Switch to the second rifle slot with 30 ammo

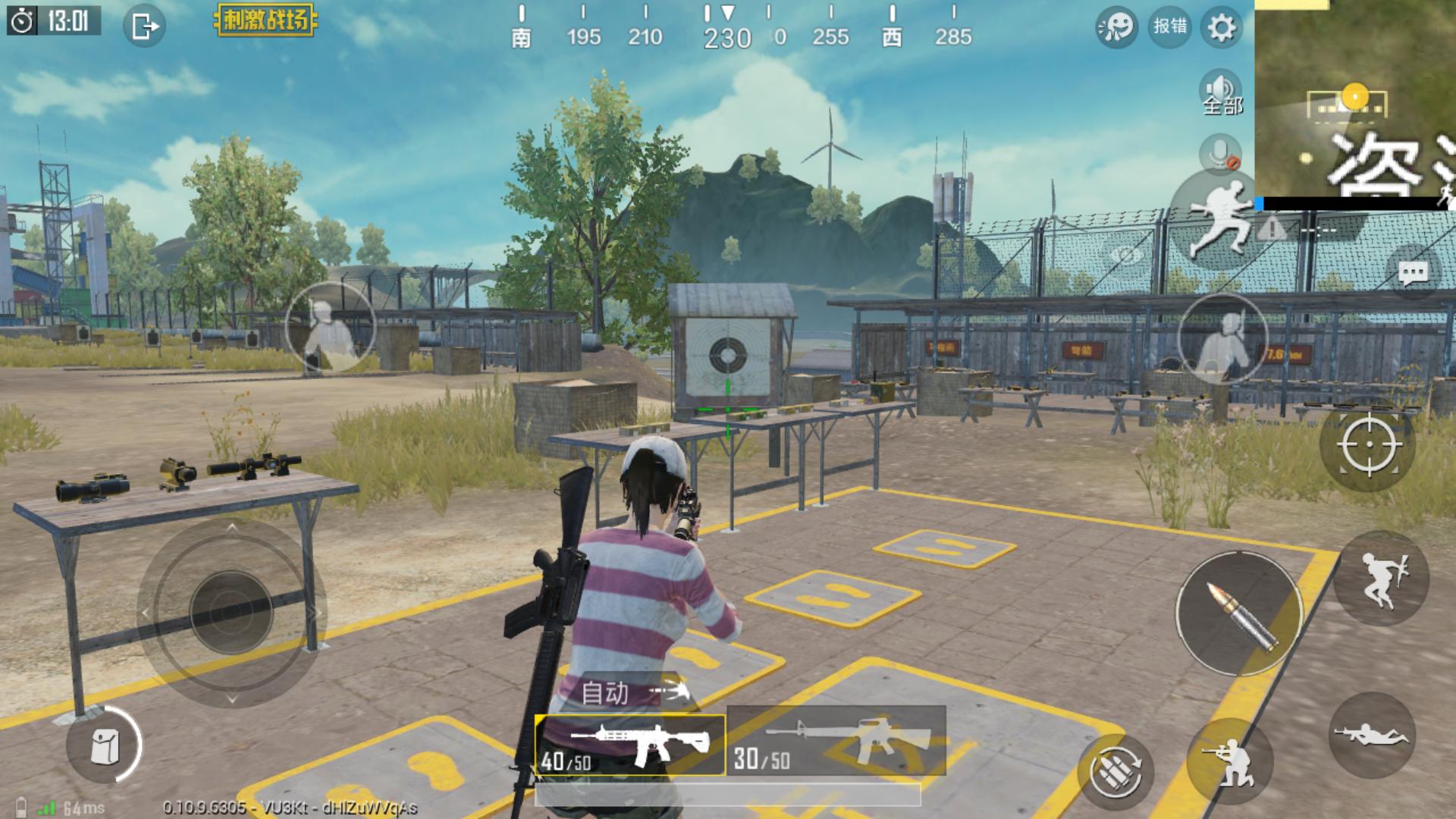(x=836, y=740)
